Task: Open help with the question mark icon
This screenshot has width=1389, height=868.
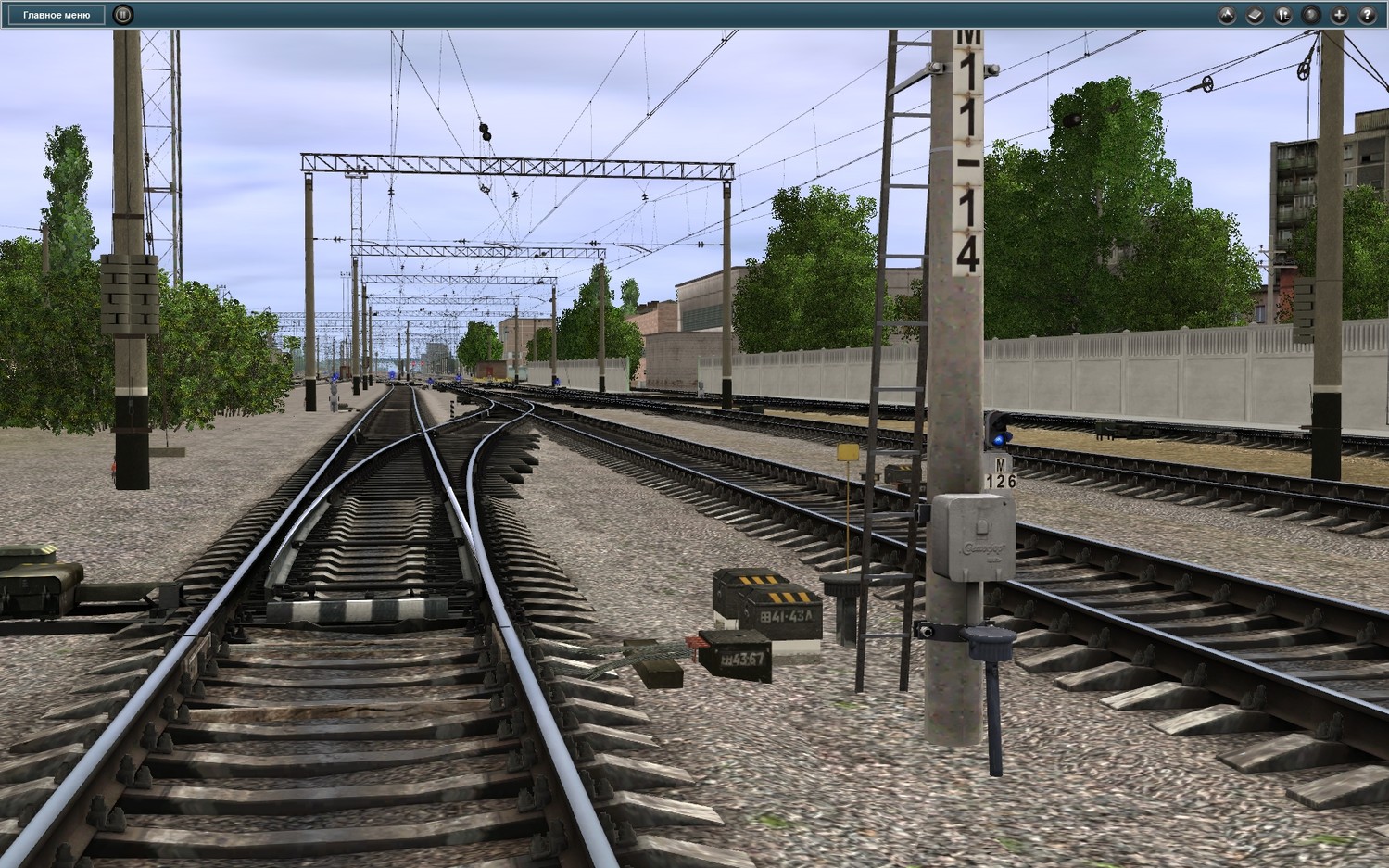Action: pos(1367,15)
